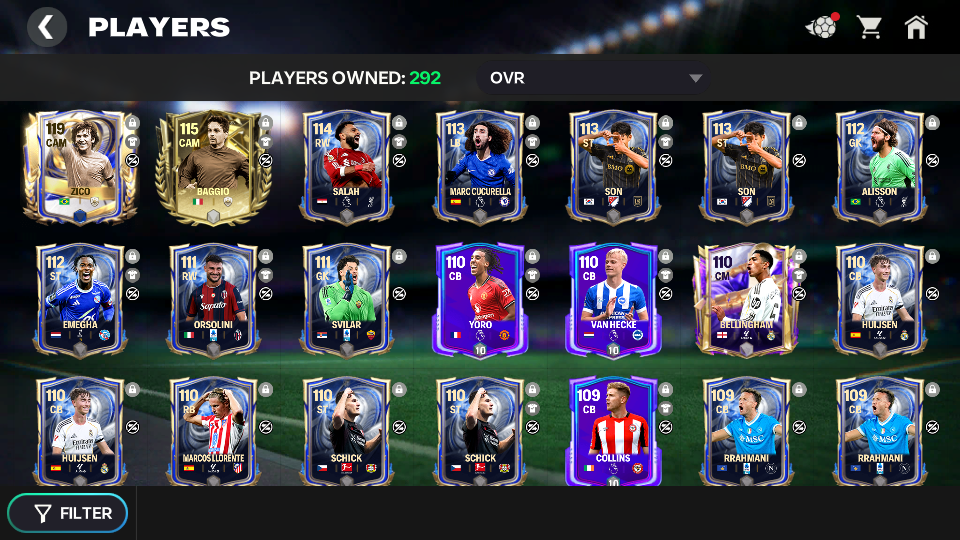This screenshot has width=960, height=540.
Task: Select the Van Hecke card
Action: click(x=611, y=298)
